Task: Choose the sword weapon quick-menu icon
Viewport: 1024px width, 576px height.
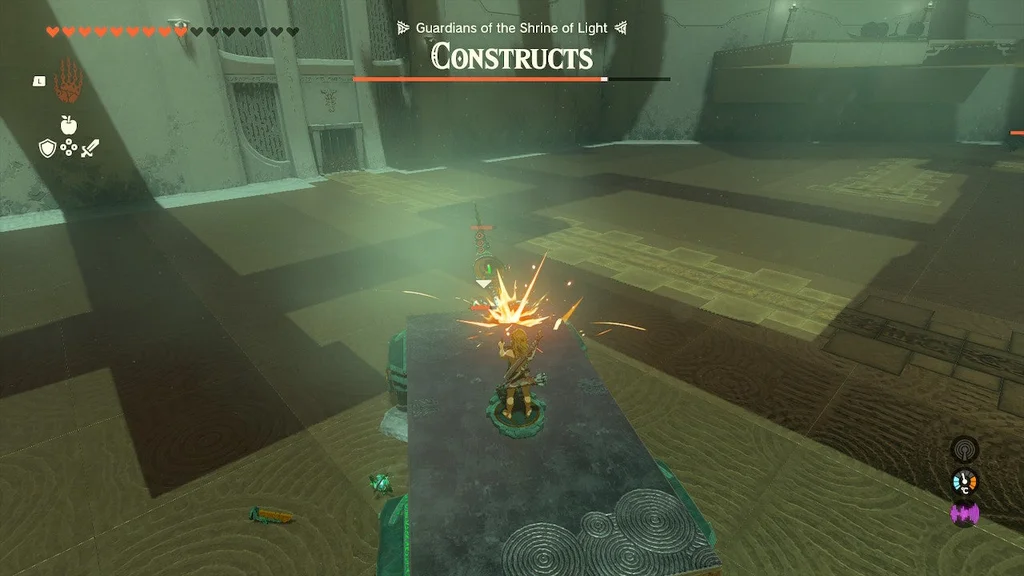Action: click(90, 148)
